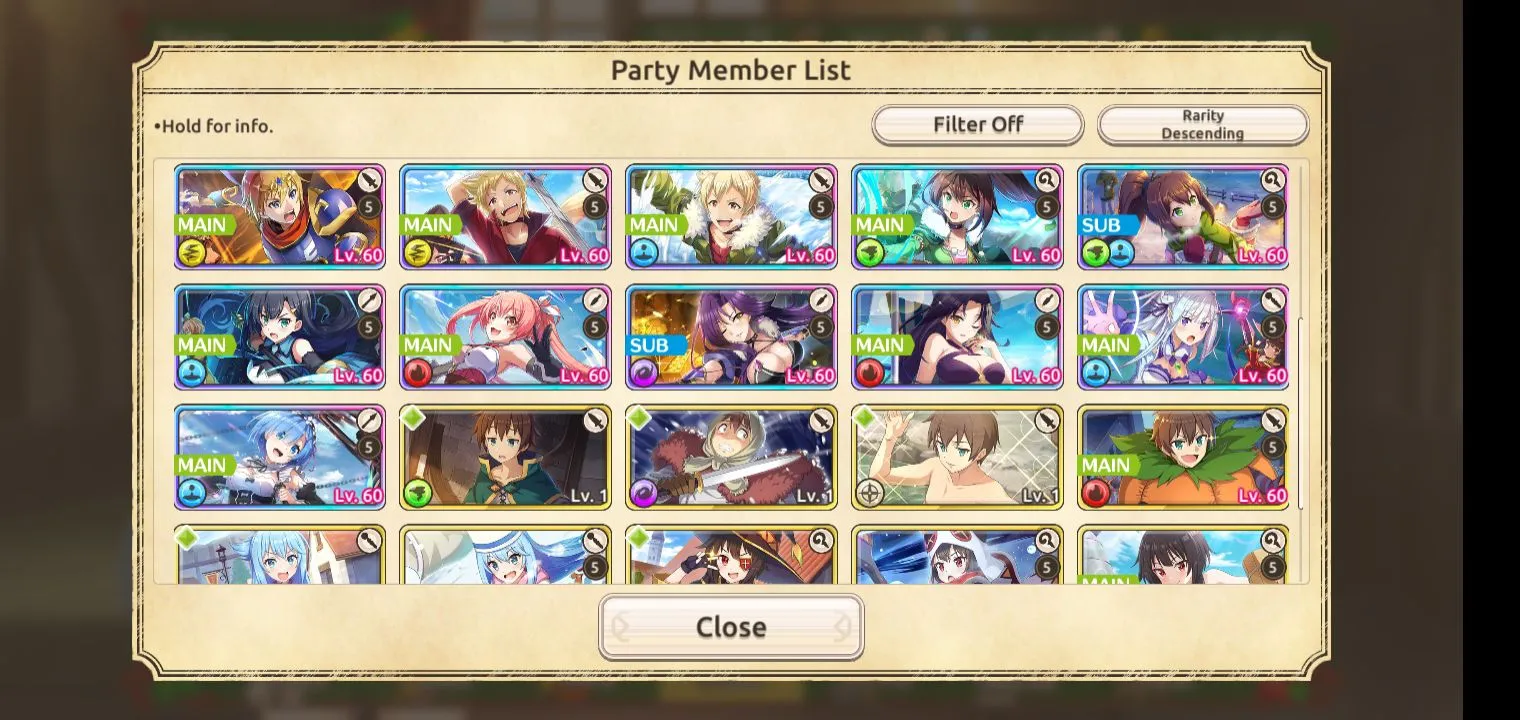Change the Rarity Descending sort order
The height and width of the screenshot is (720, 1520).
1202,125
